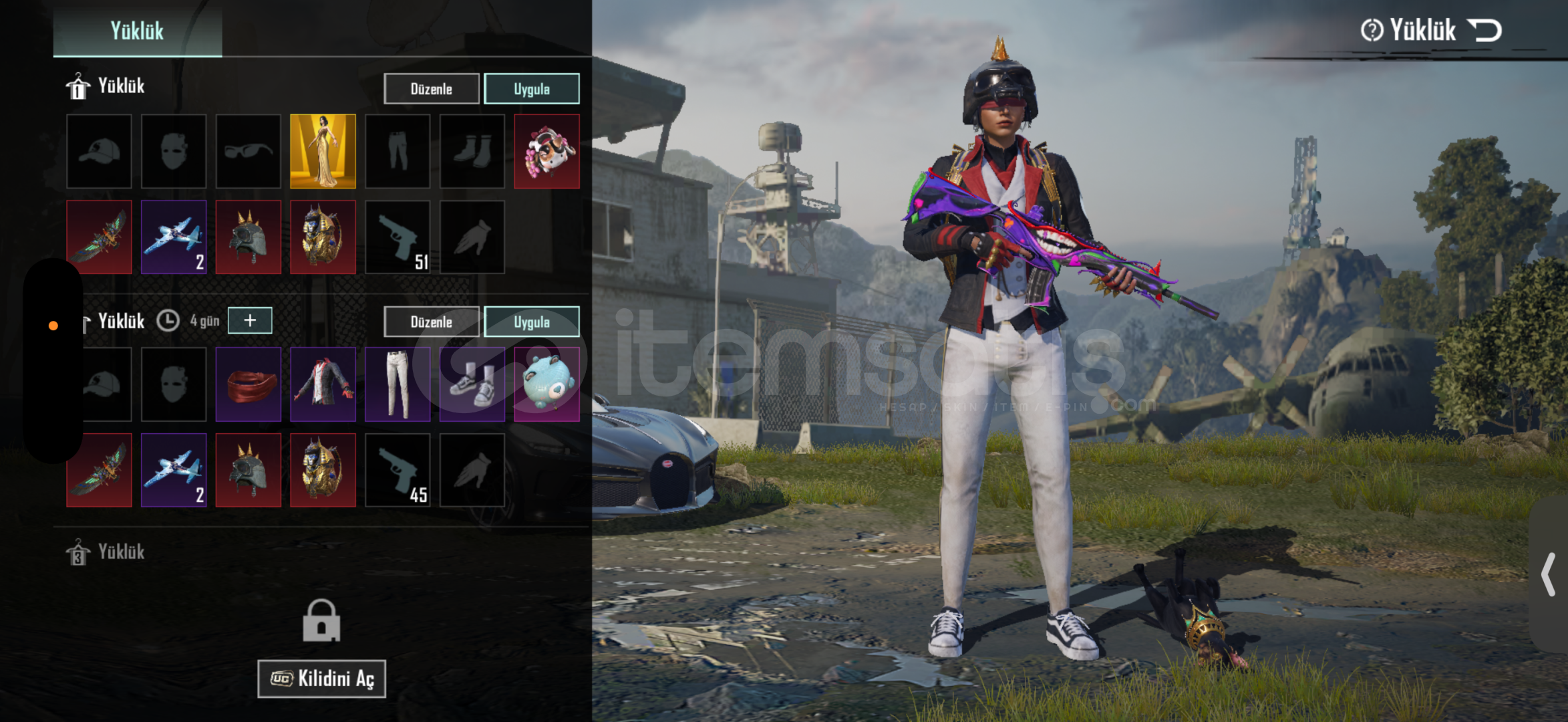Open the pistol slot showing 51

point(398,237)
